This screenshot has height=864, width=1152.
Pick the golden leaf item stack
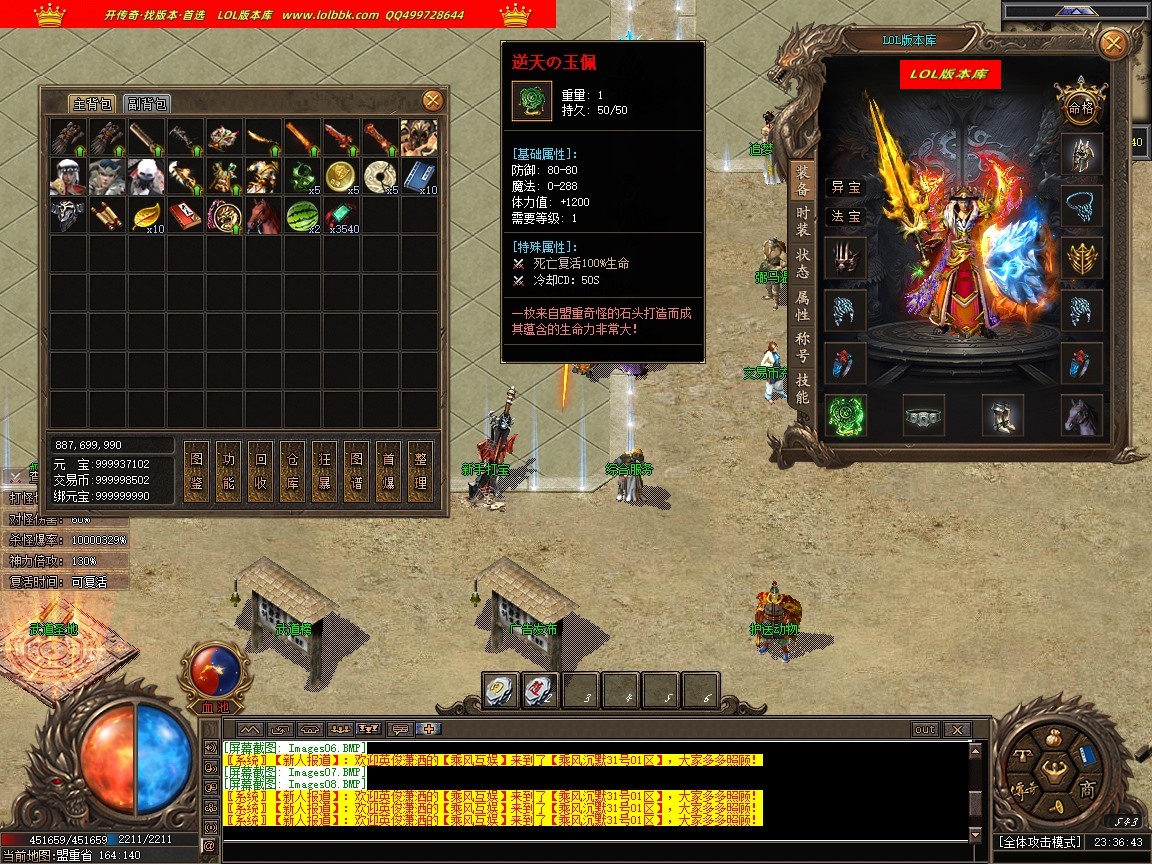click(x=146, y=215)
